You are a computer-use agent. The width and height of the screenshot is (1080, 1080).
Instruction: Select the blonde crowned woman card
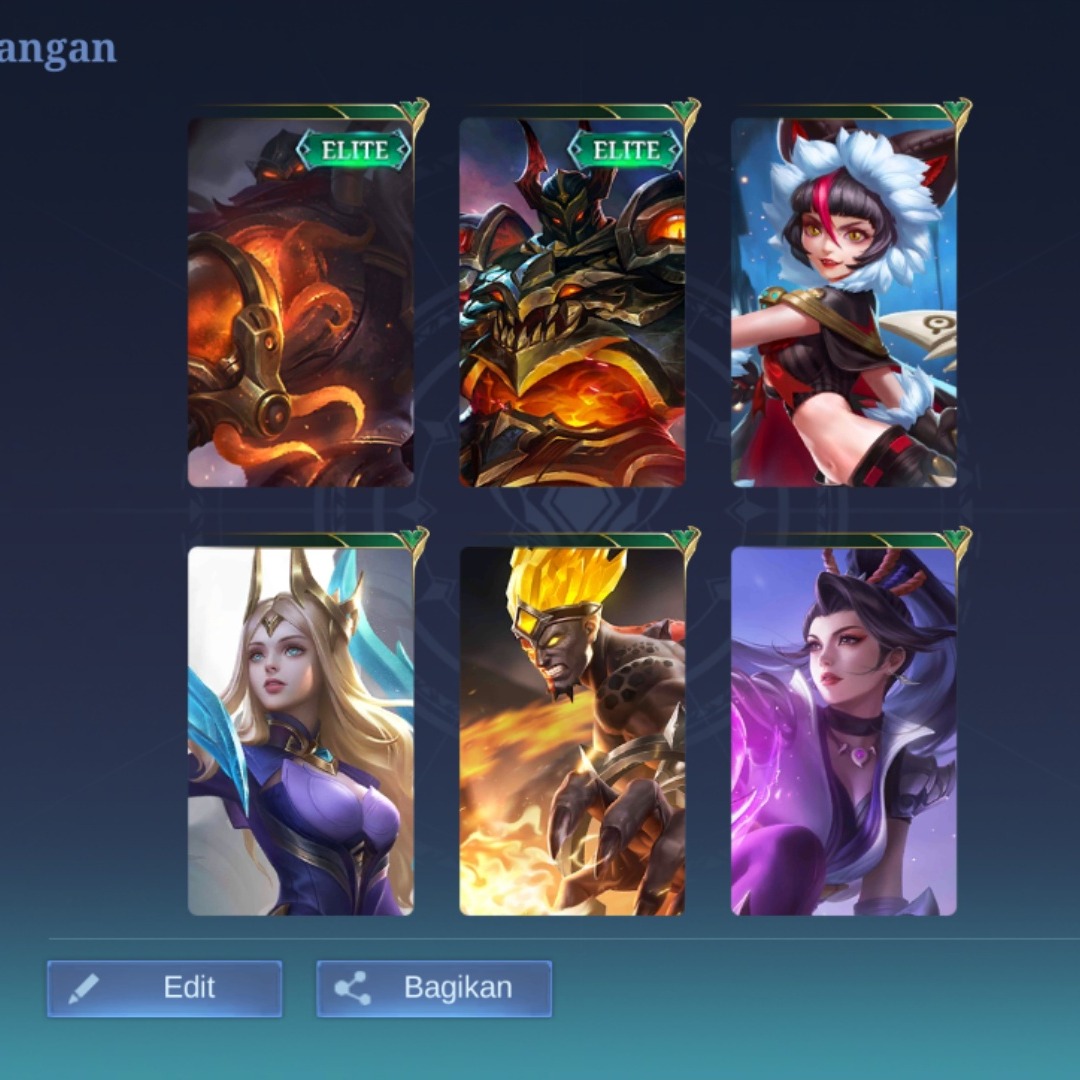pyautogui.click(x=301, y=730)
